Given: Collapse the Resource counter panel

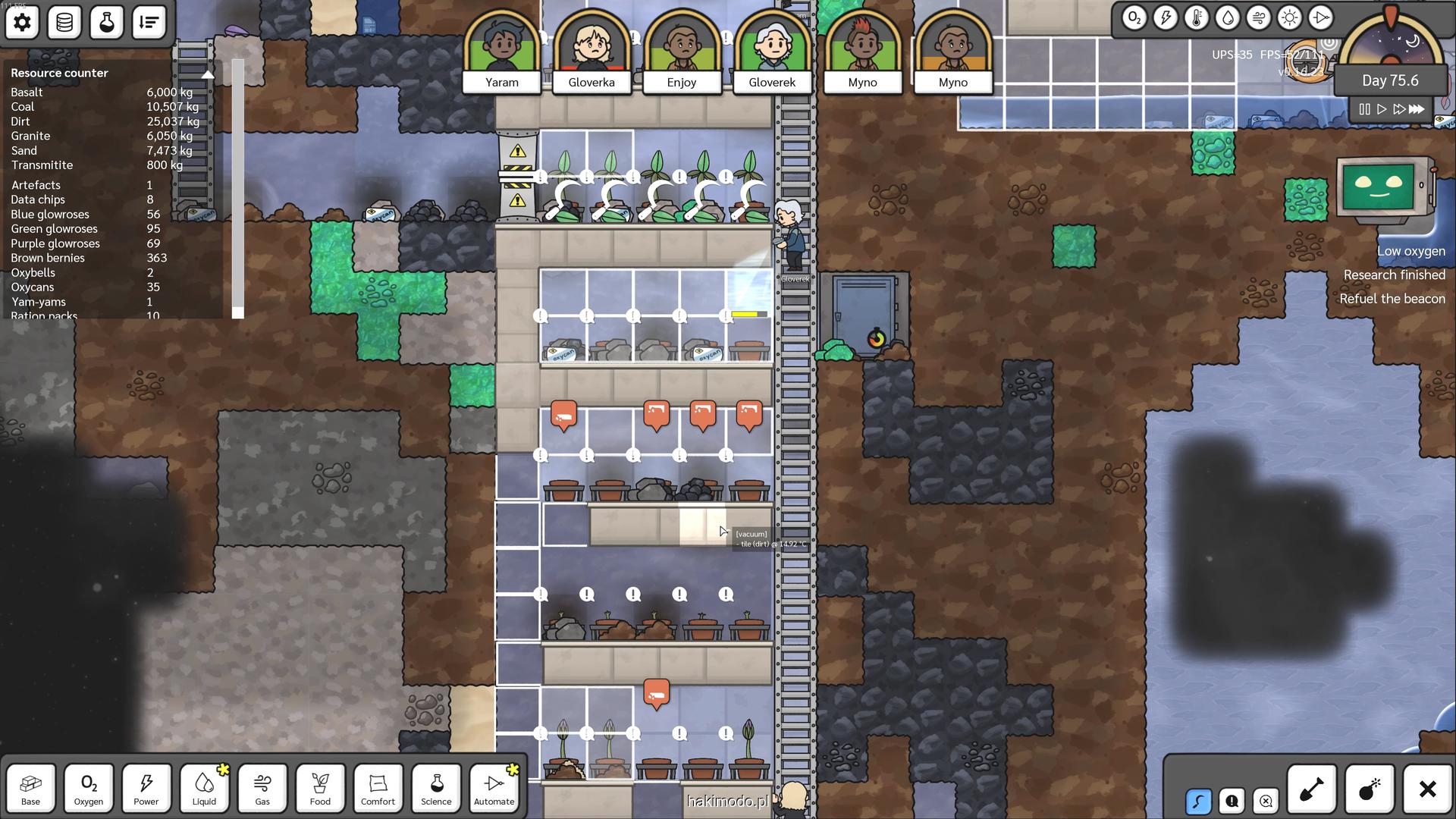Looking at the screenshot, I should pos(208,74).
